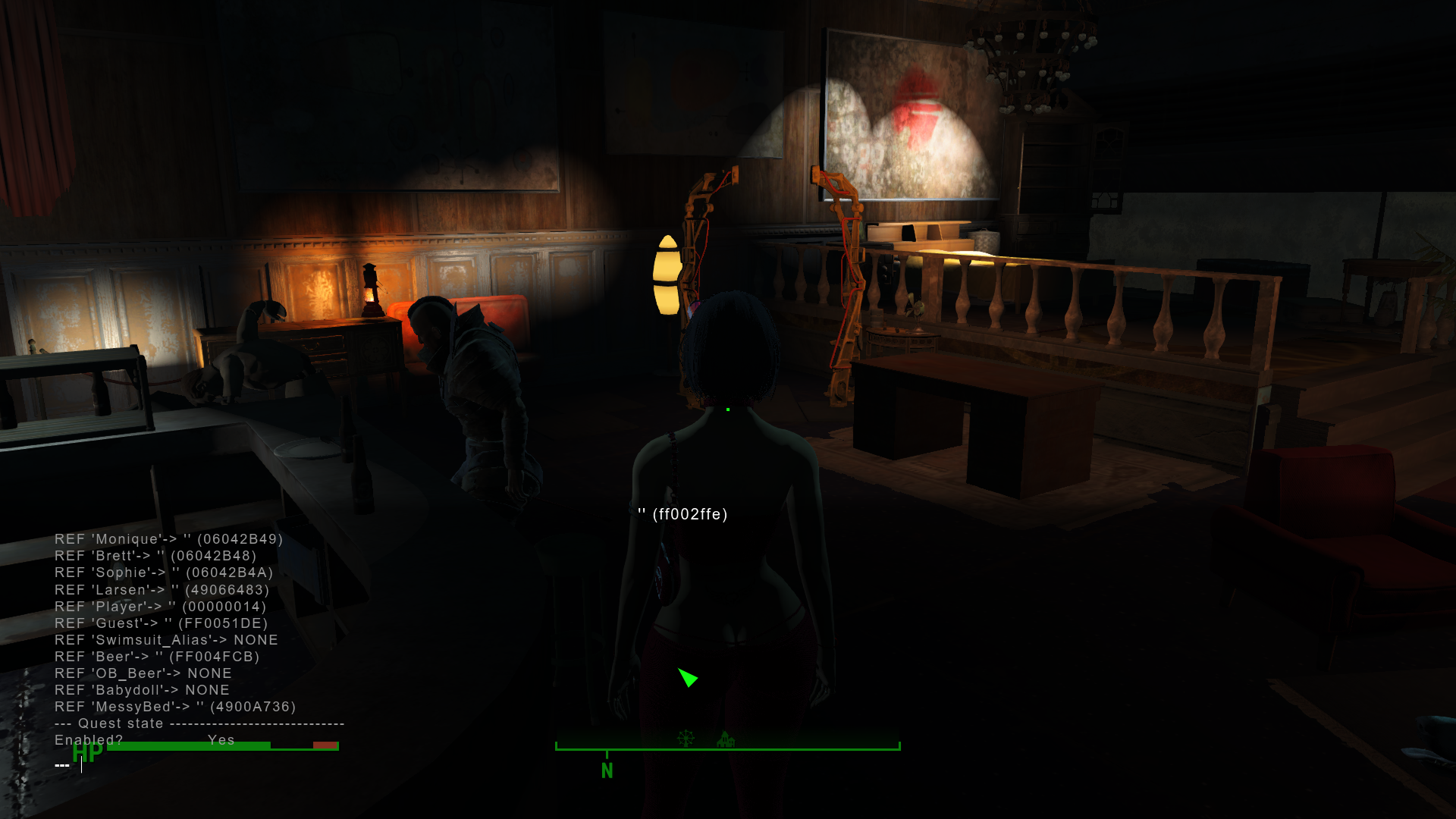Click REF 'Babydoll'-> NONE entry
The height and width of the screenshot is (819, 1456).
pyautogui.click(x=142, y=689)
